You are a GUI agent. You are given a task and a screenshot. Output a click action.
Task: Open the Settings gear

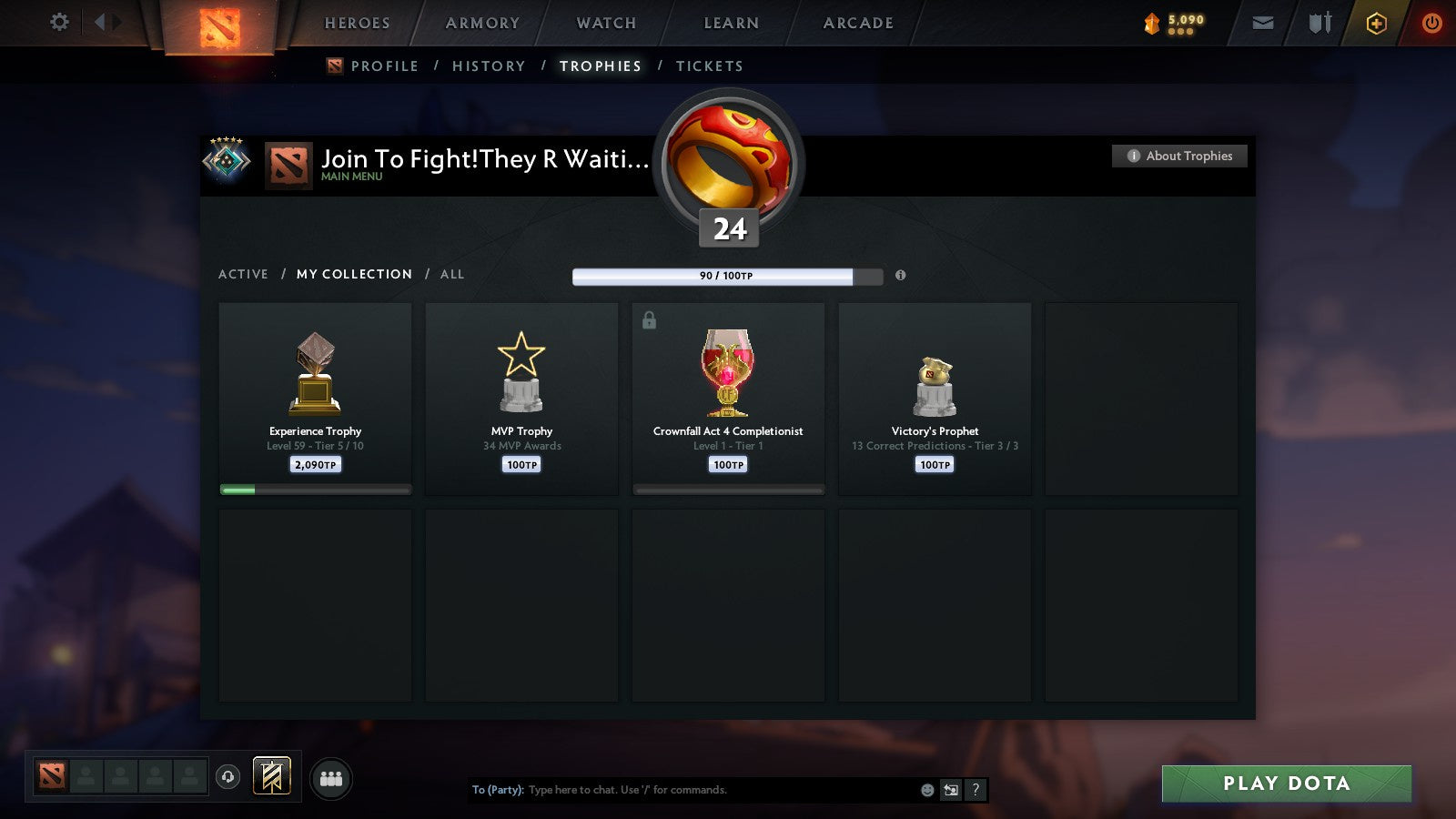pos(58,23)
